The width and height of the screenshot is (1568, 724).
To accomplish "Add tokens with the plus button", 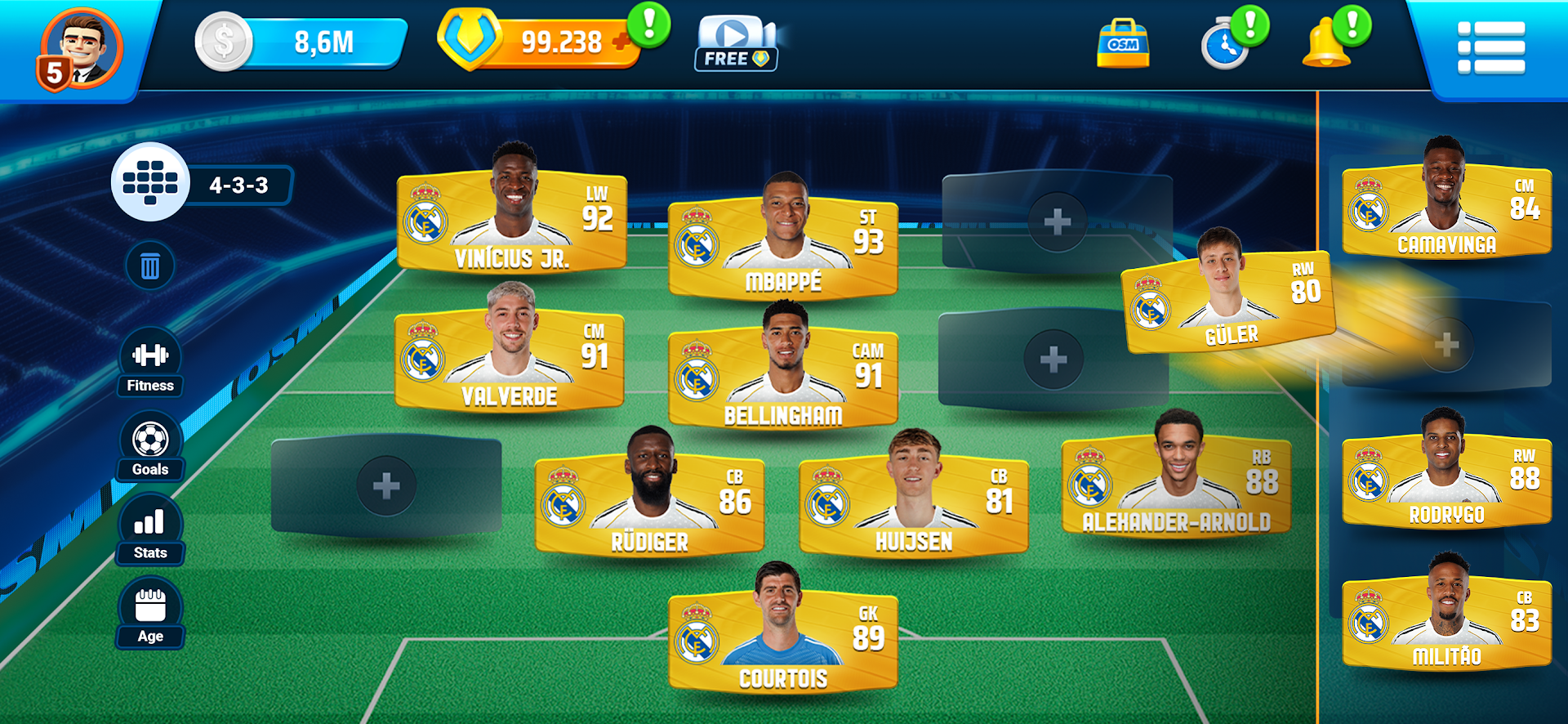I will (622, 42).
